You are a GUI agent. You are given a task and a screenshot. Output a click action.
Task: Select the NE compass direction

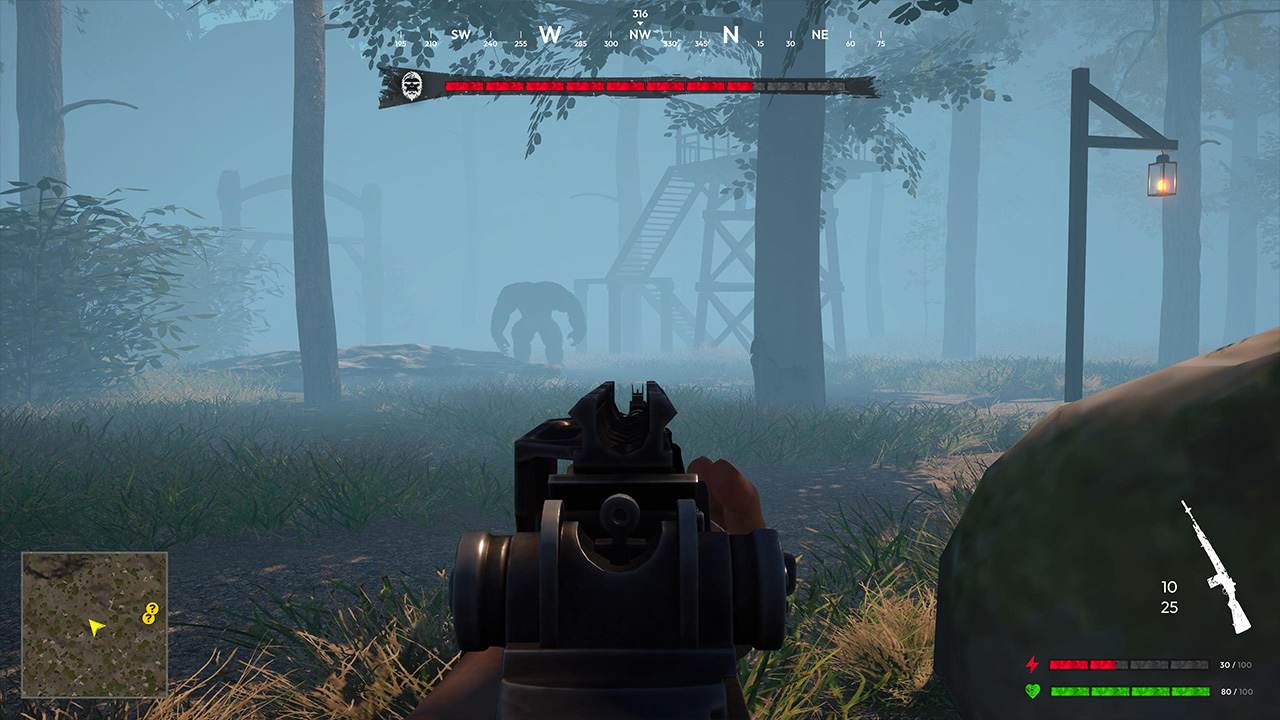pos(819,33)
